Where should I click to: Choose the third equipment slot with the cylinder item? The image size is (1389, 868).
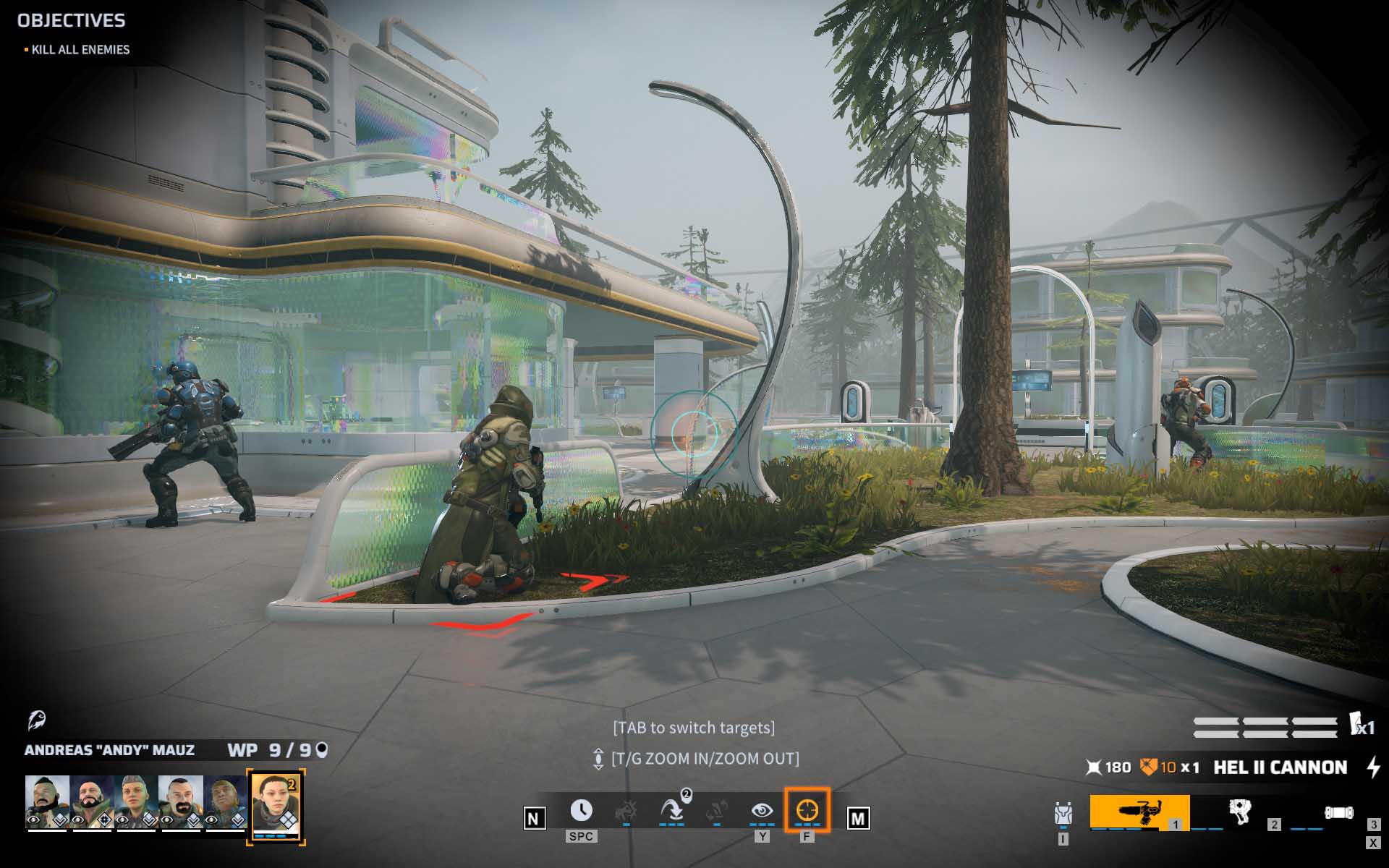pyautogui.click(x=1339, y=812)
